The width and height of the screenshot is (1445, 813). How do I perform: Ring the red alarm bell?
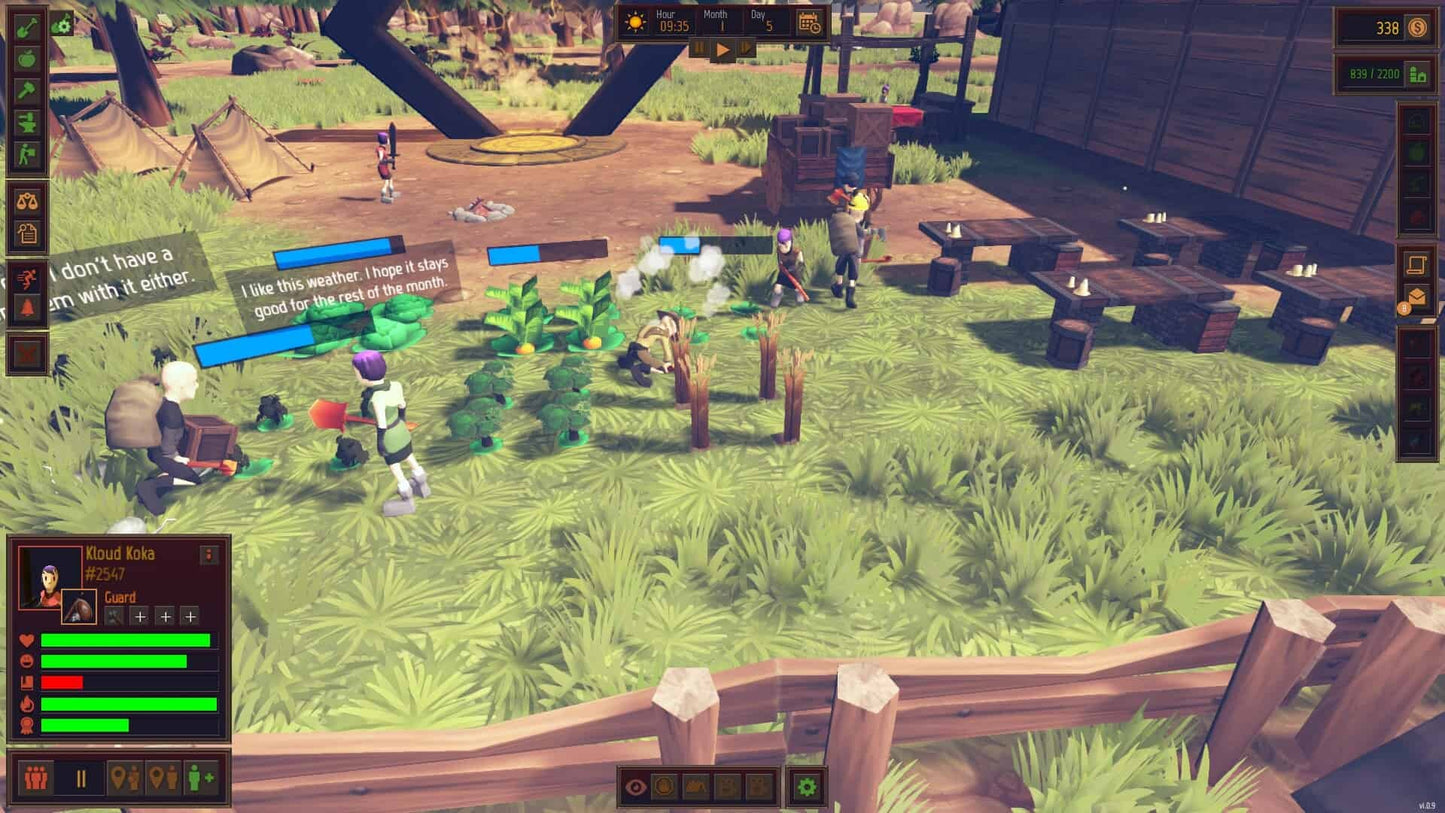27,309
